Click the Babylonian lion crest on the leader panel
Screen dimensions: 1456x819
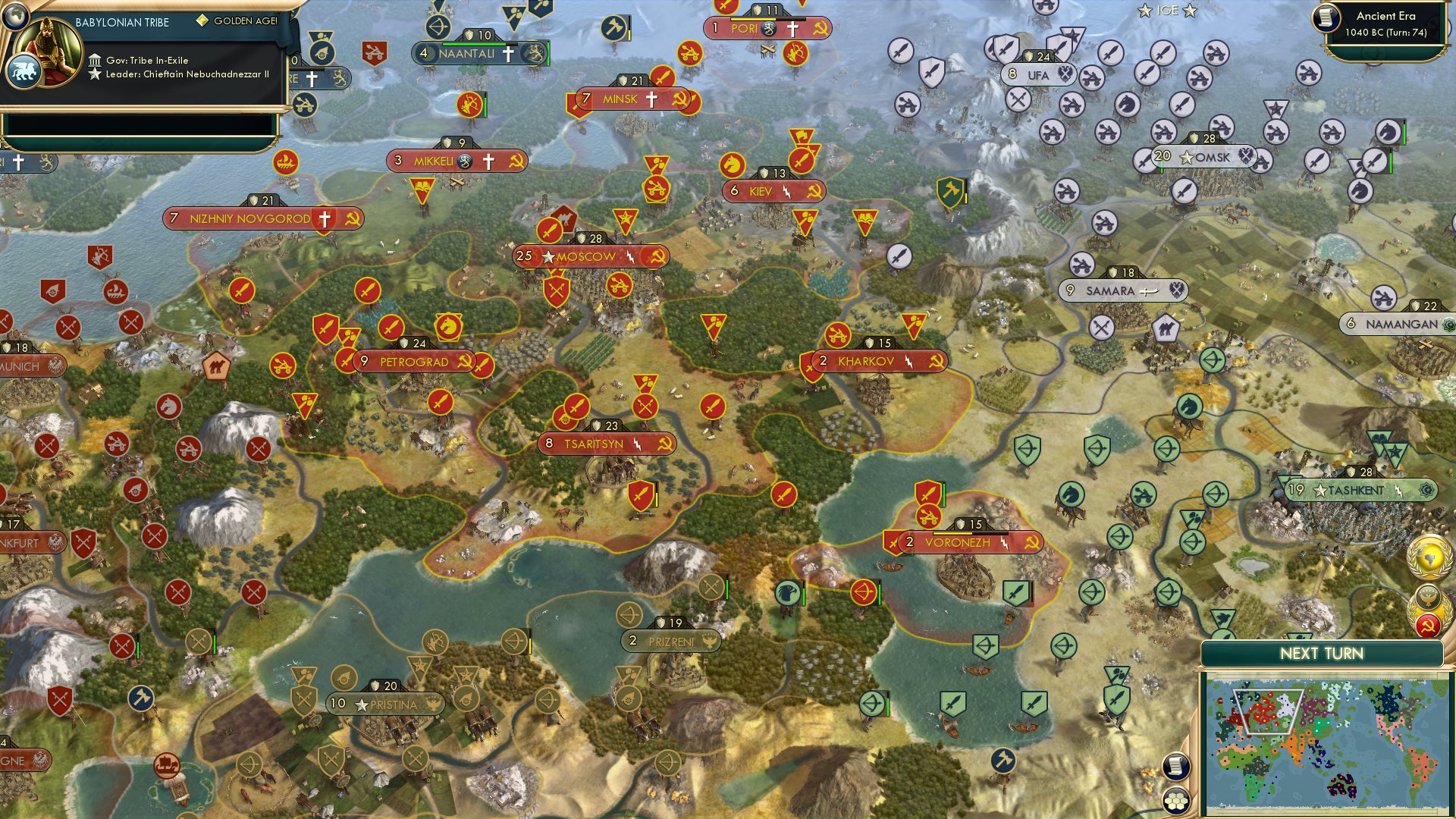[25, 70]
